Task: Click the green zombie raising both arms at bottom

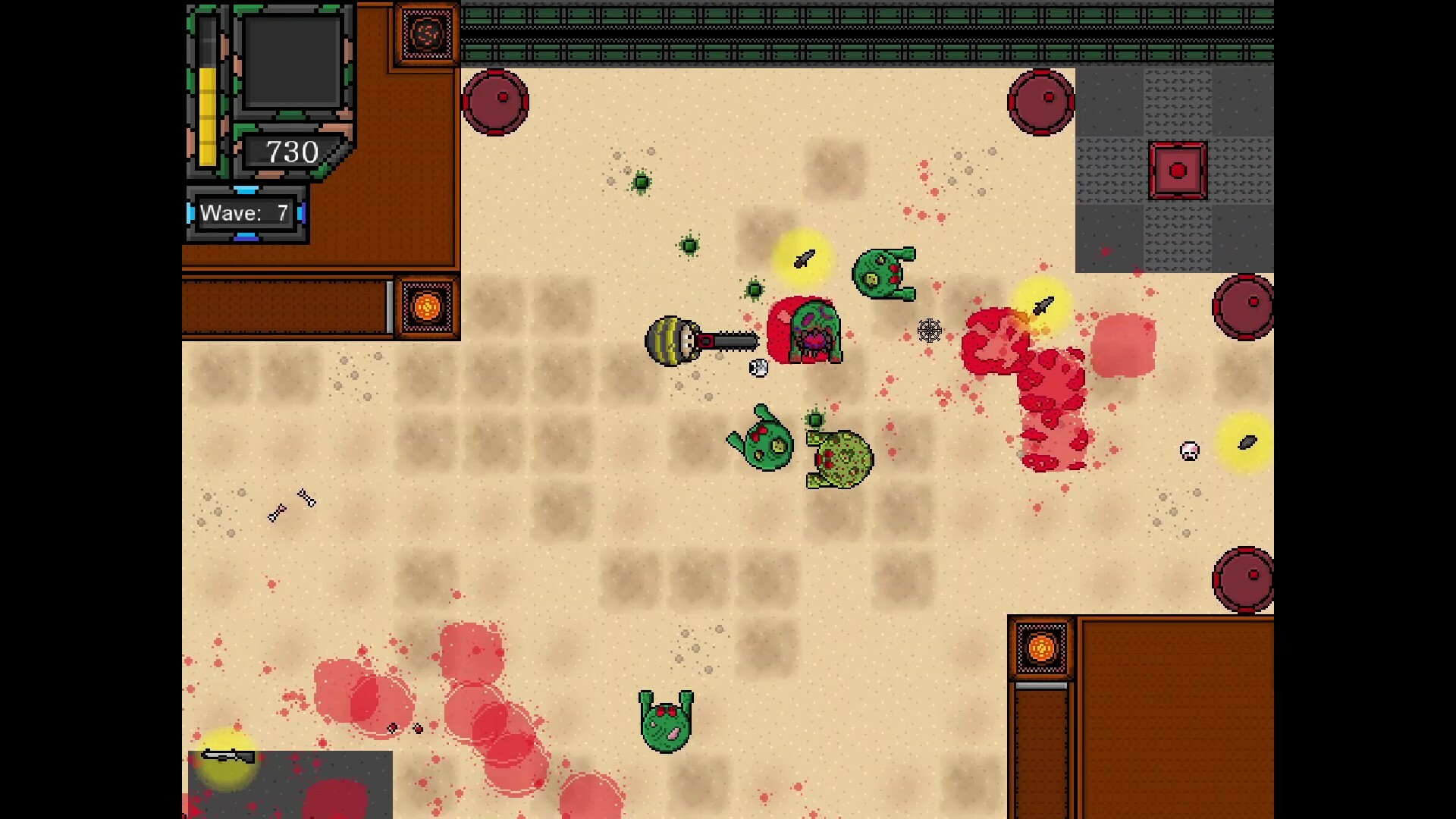Action: 666,720
